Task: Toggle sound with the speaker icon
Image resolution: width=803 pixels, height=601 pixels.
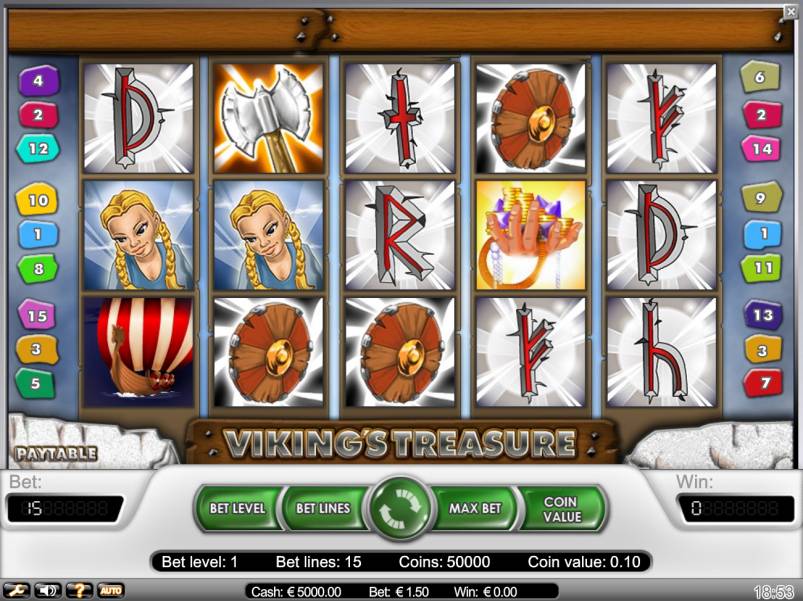Action: click(47, 591)
